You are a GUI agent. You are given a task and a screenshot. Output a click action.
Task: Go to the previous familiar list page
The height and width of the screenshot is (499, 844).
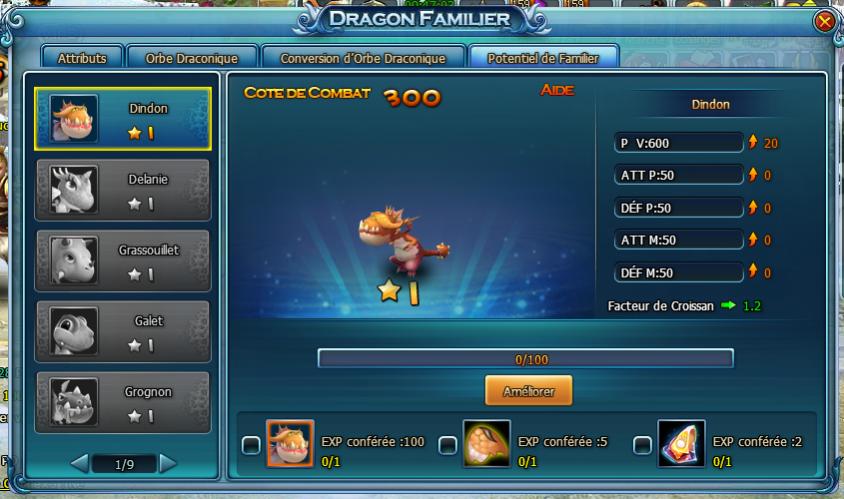(x=79, y=464)
